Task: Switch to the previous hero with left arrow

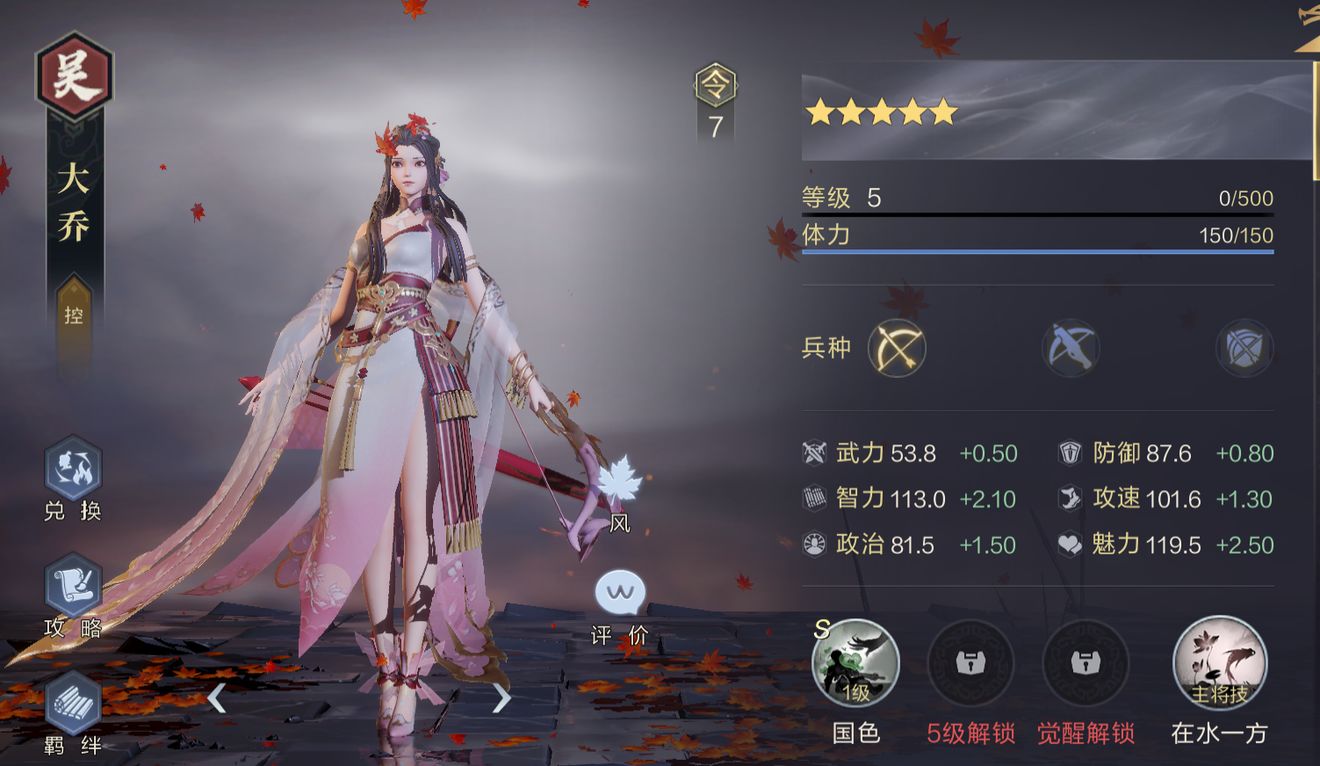Action: 216,697
